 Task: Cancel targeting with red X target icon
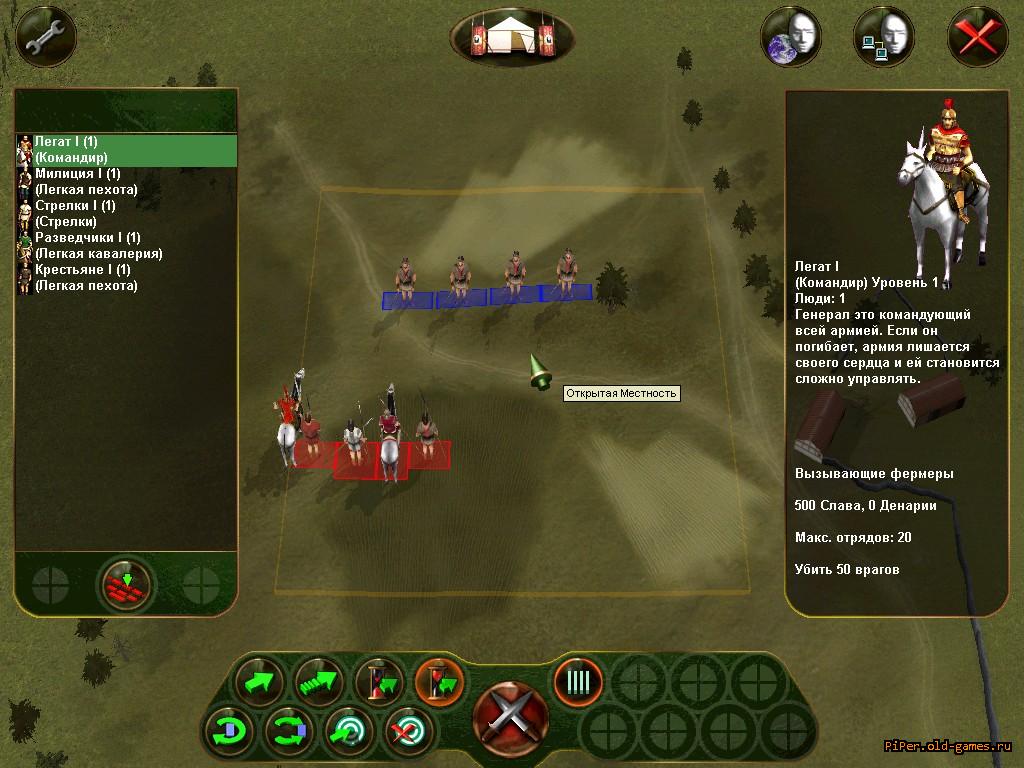coord(410,732)
